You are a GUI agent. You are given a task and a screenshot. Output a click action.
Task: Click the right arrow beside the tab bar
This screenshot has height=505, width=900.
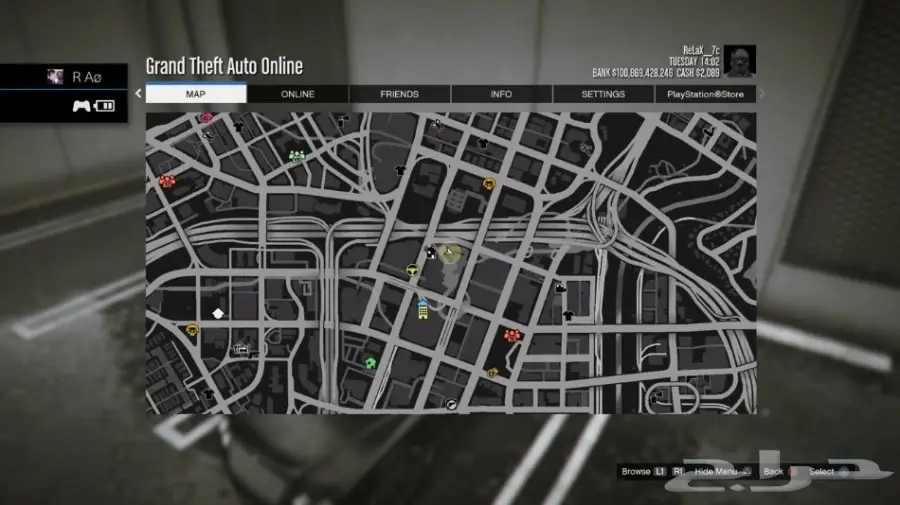762,94
